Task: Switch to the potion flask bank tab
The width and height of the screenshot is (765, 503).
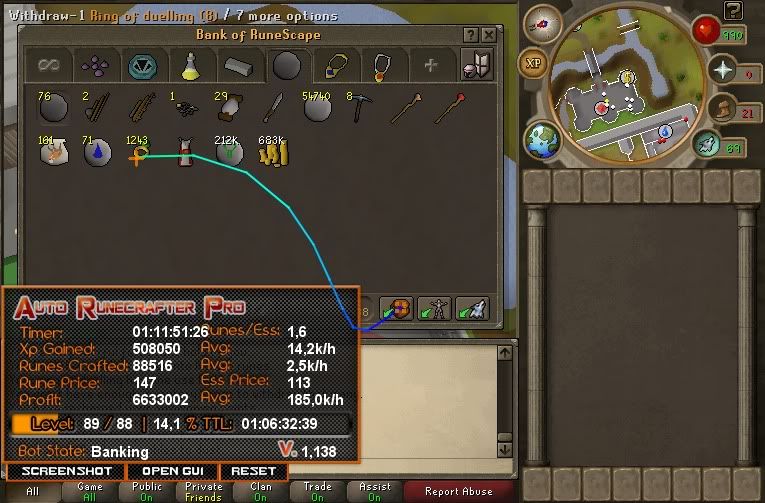Action: pos(189,67)
